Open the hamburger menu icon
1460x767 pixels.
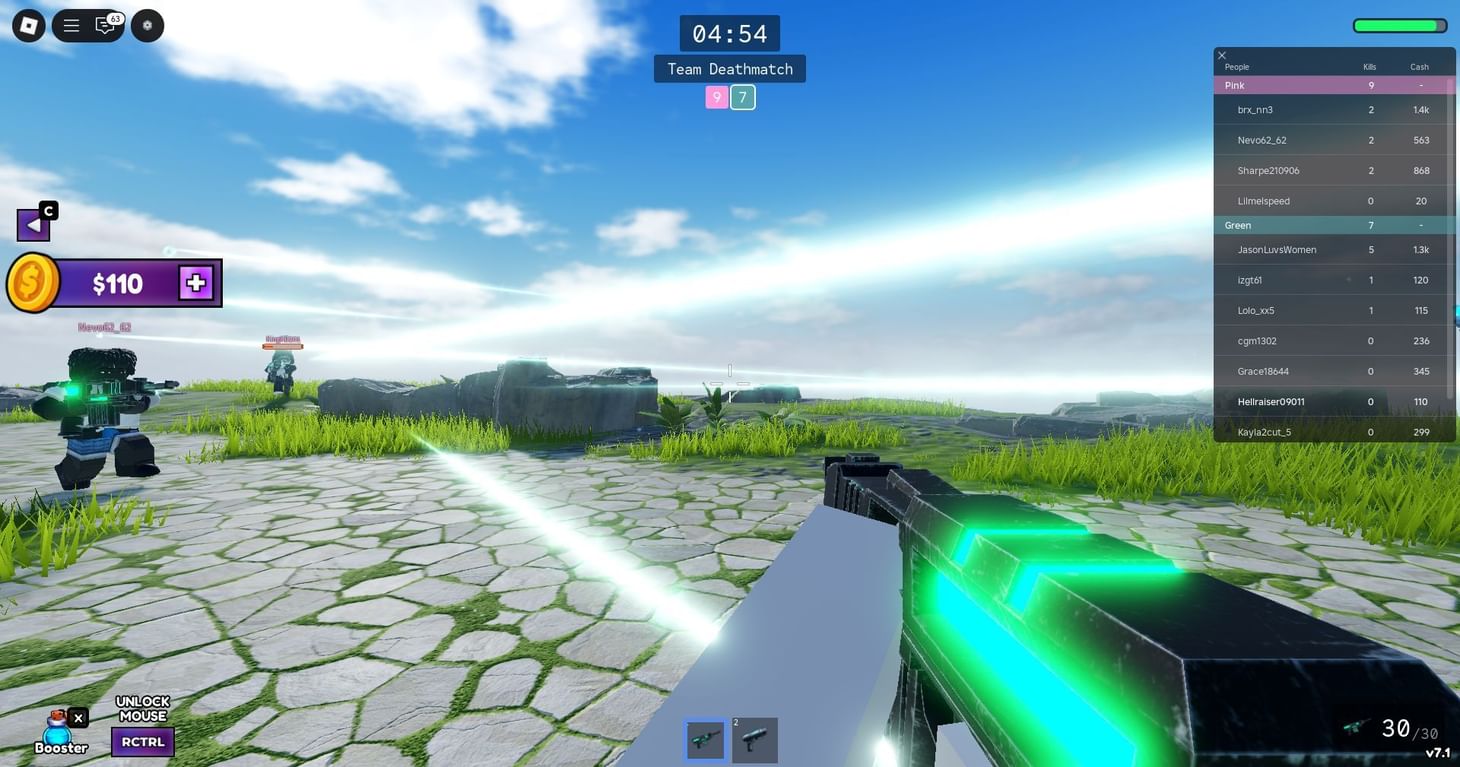tap(70, 24)
